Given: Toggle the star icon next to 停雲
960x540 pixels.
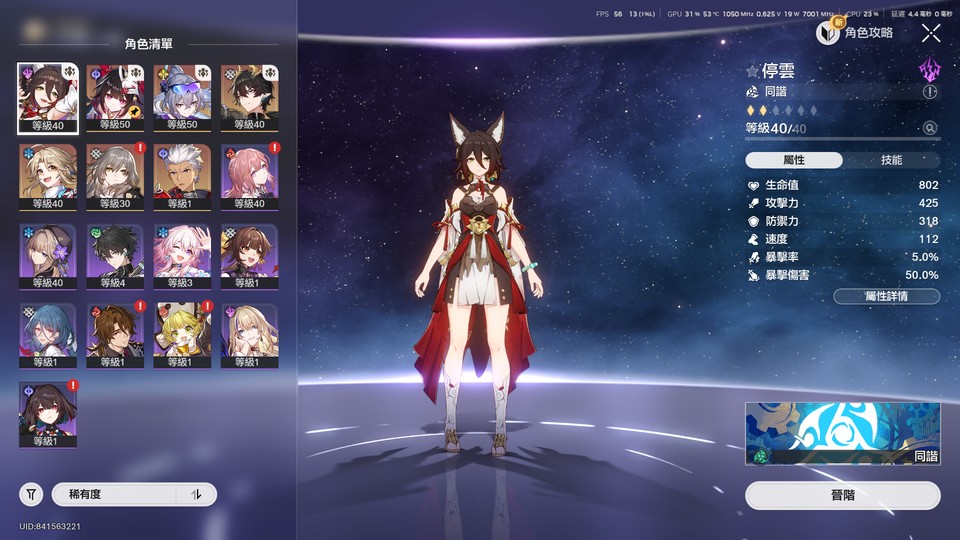Looking at the screenshot, I should 753,71.
